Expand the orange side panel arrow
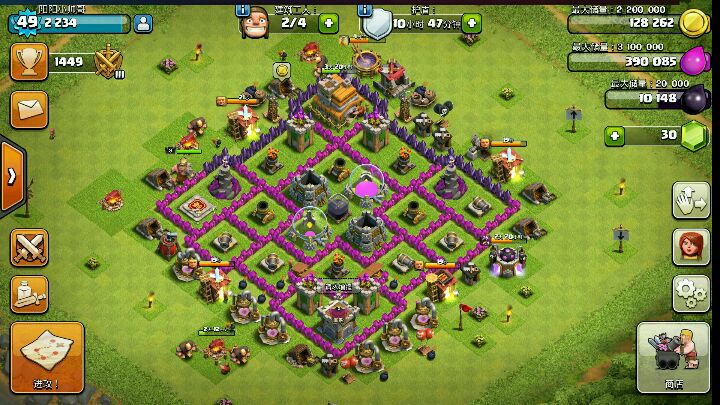Screen dimensions: 720x405 click(11, 175)
